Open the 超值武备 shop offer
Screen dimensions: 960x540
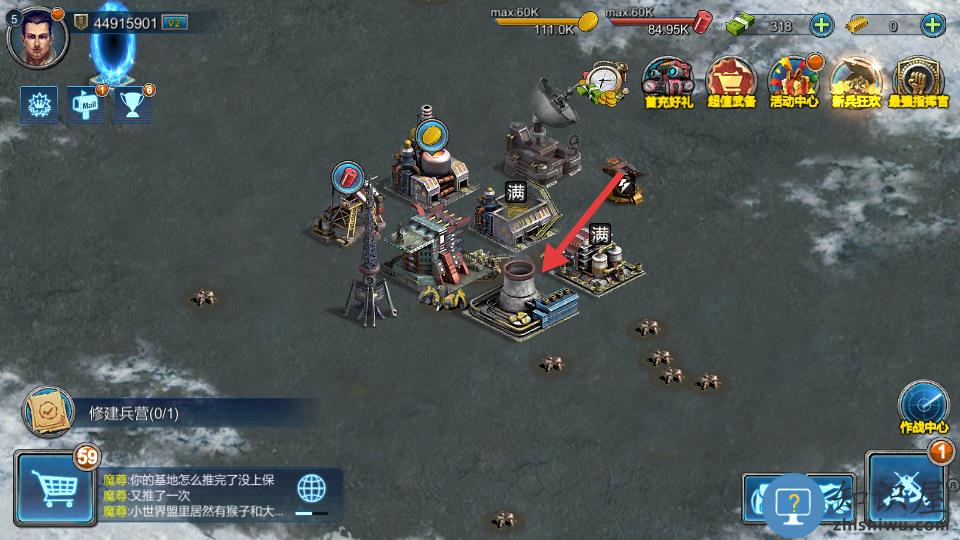point(731,81)
